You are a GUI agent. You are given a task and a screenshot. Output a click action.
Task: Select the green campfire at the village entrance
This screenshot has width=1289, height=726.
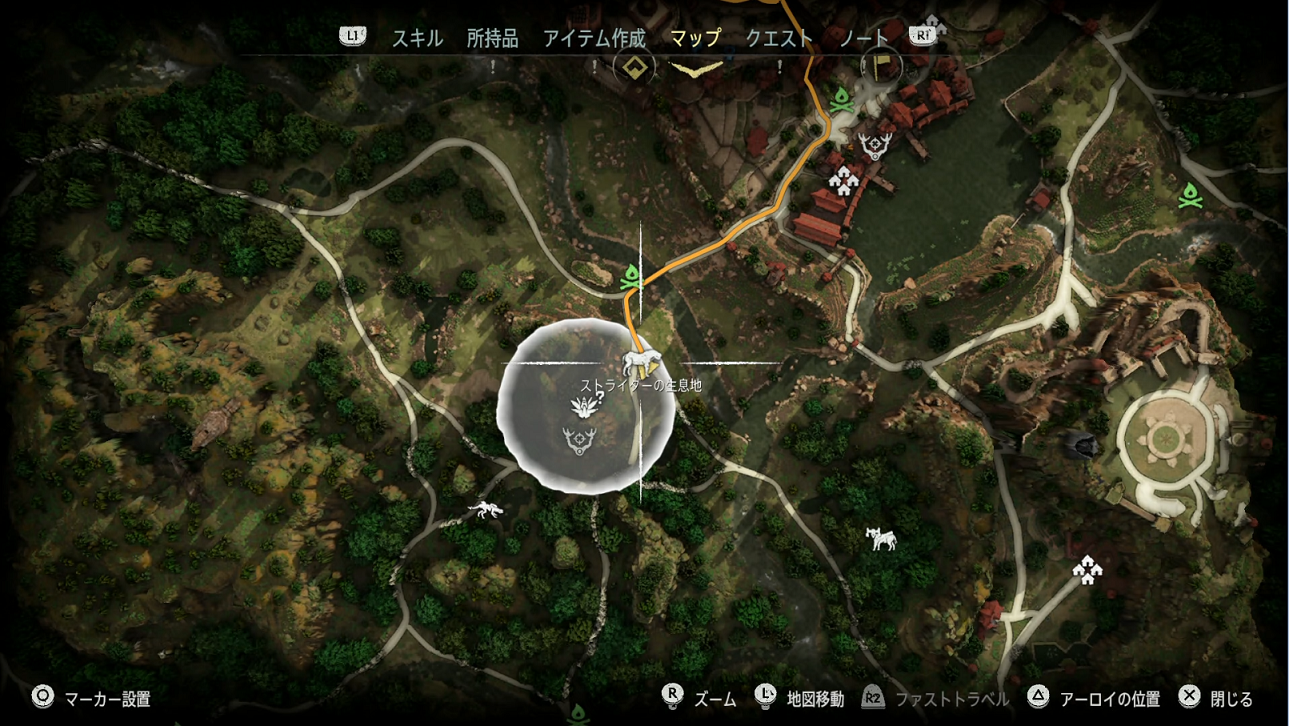click(841, 100)
